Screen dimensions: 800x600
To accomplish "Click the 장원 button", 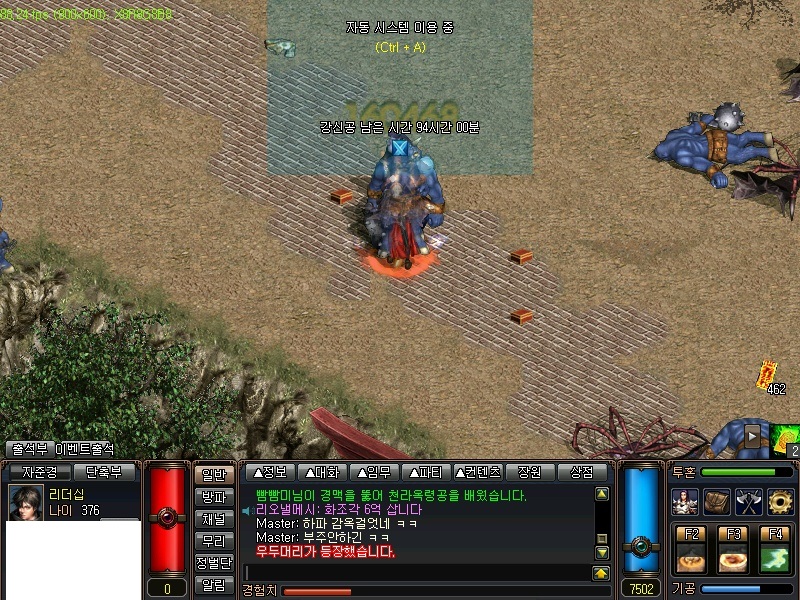I will click(x=530, y=472).
